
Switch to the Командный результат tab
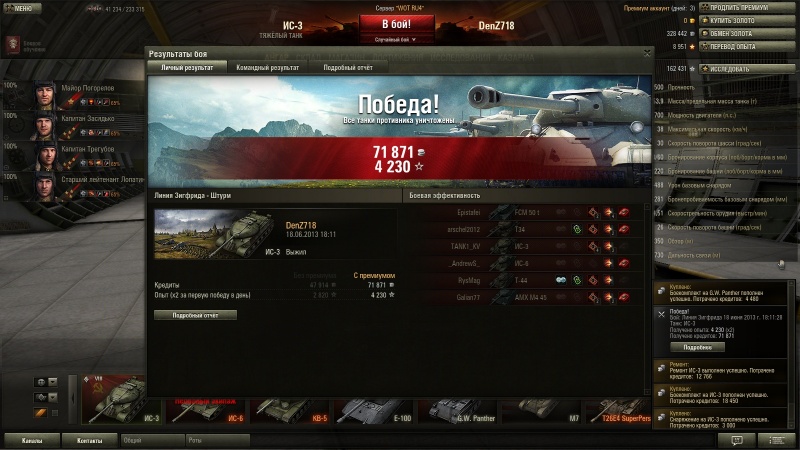pos(267,67)
